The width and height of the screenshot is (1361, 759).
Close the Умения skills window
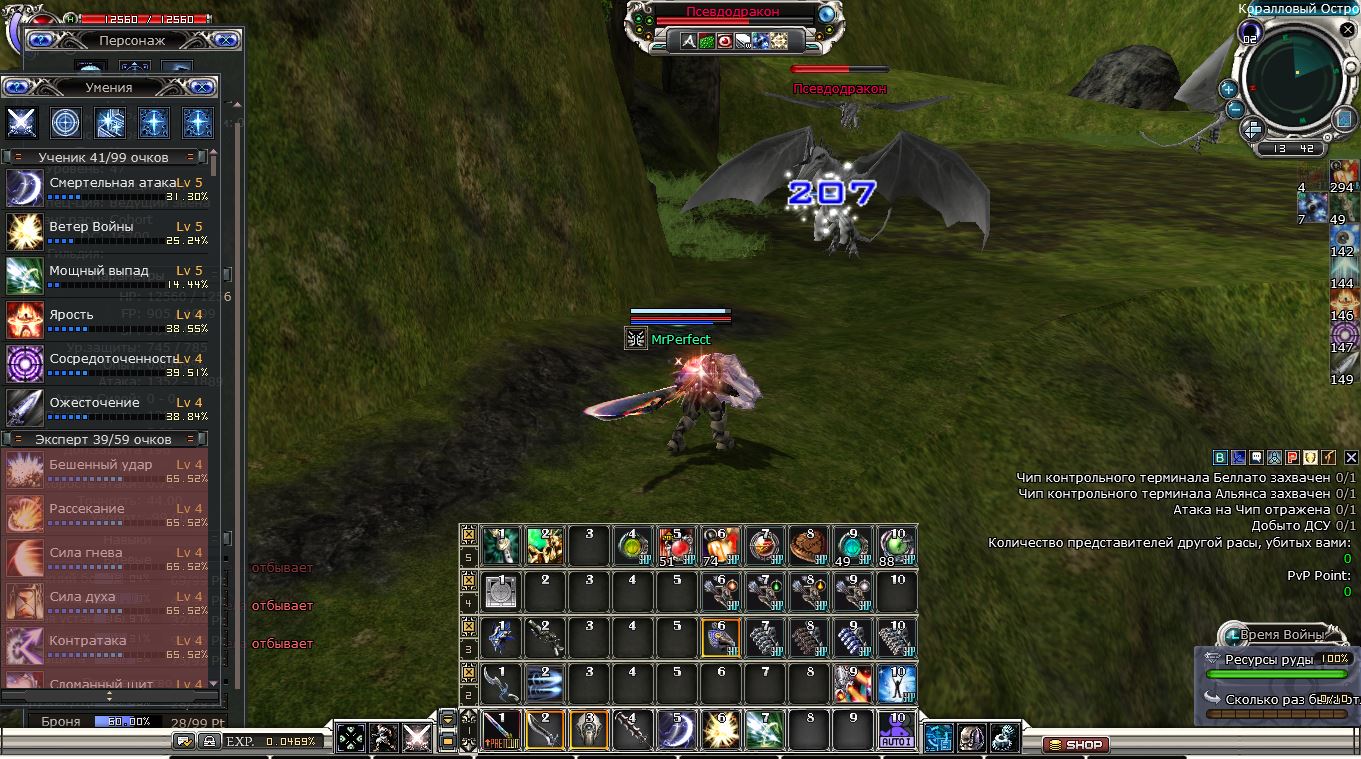pos(201,87)
